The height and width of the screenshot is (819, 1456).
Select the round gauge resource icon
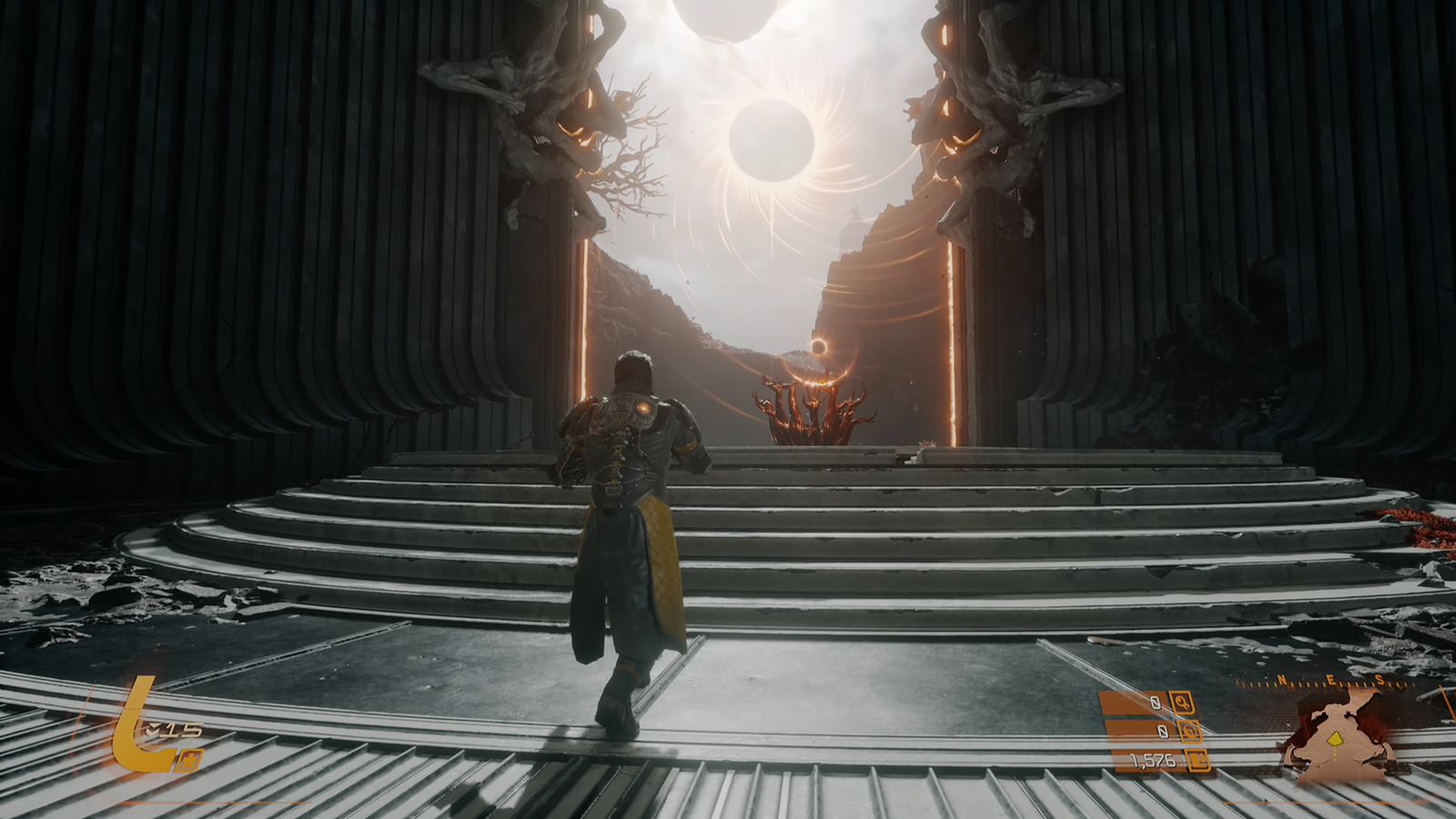coord(1188,732)
